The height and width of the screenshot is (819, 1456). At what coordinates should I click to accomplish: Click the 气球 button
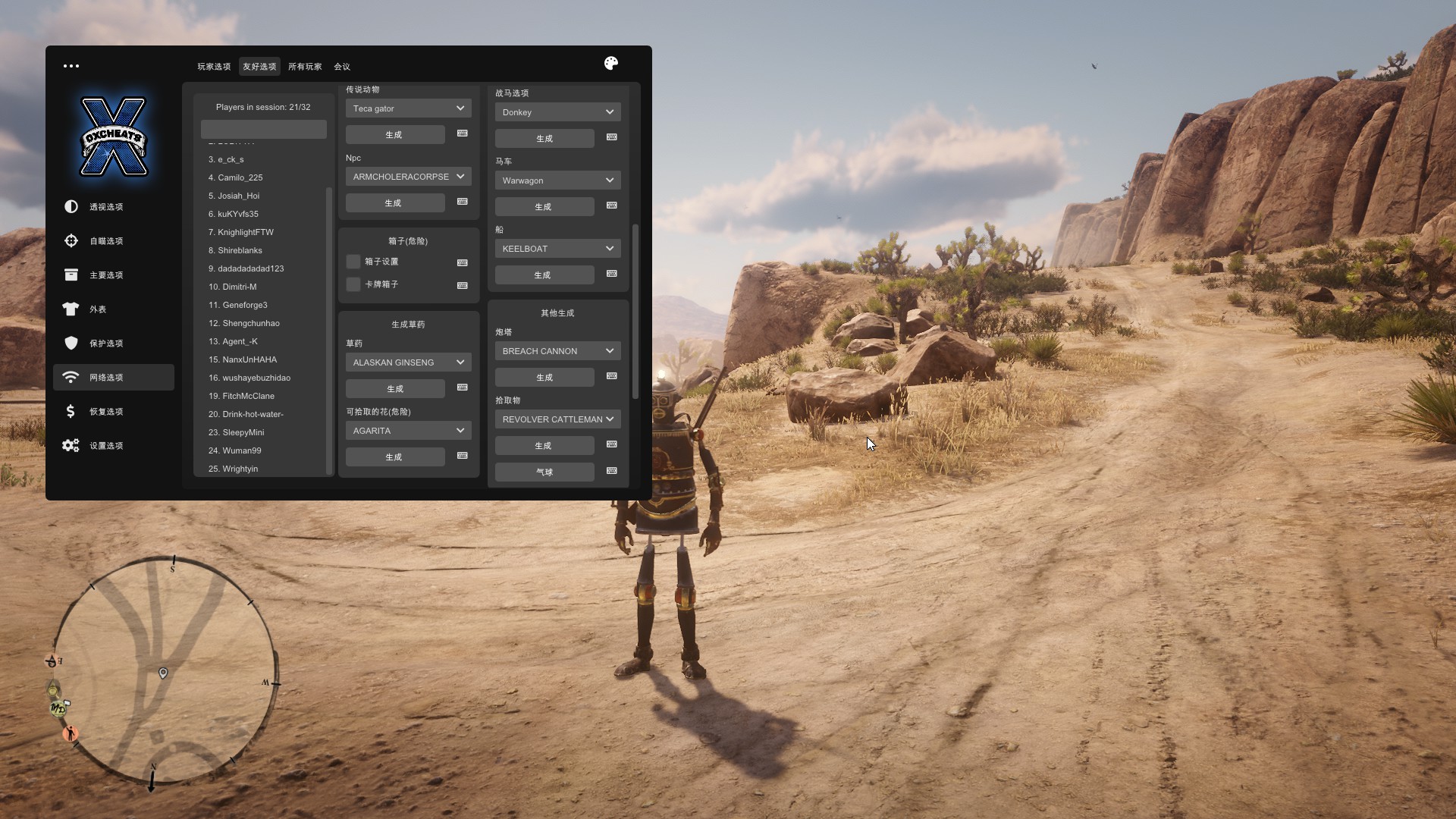click(544, 472)
